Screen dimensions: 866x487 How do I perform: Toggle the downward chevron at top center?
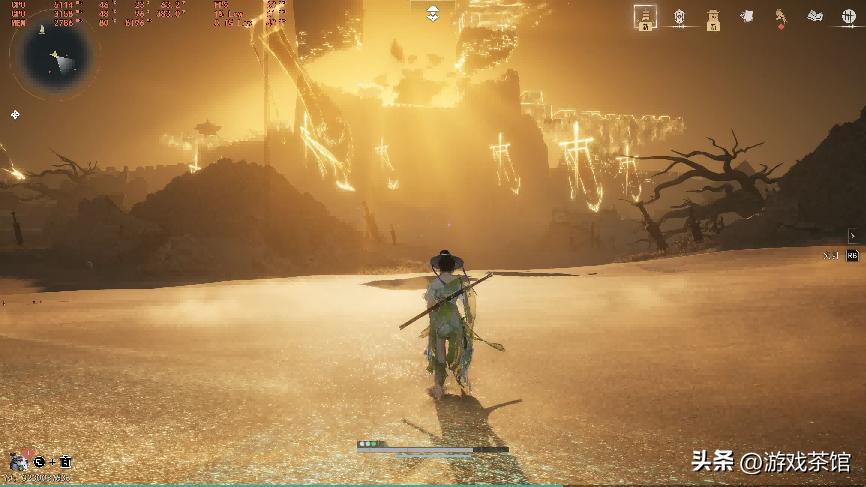[x=432, y=13]
